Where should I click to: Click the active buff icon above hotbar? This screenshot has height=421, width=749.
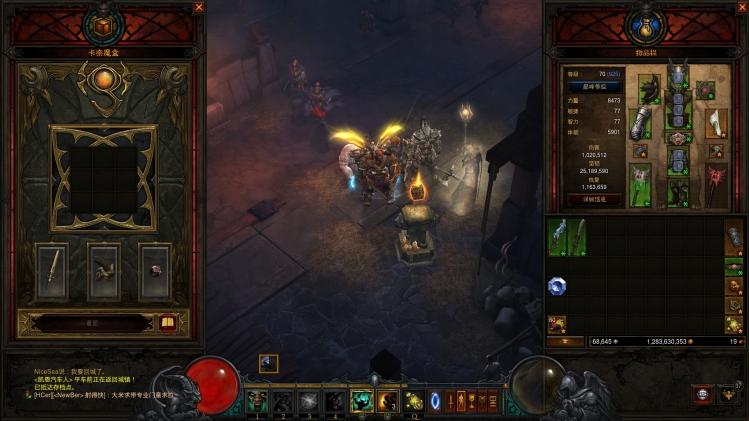click(268, 363)
